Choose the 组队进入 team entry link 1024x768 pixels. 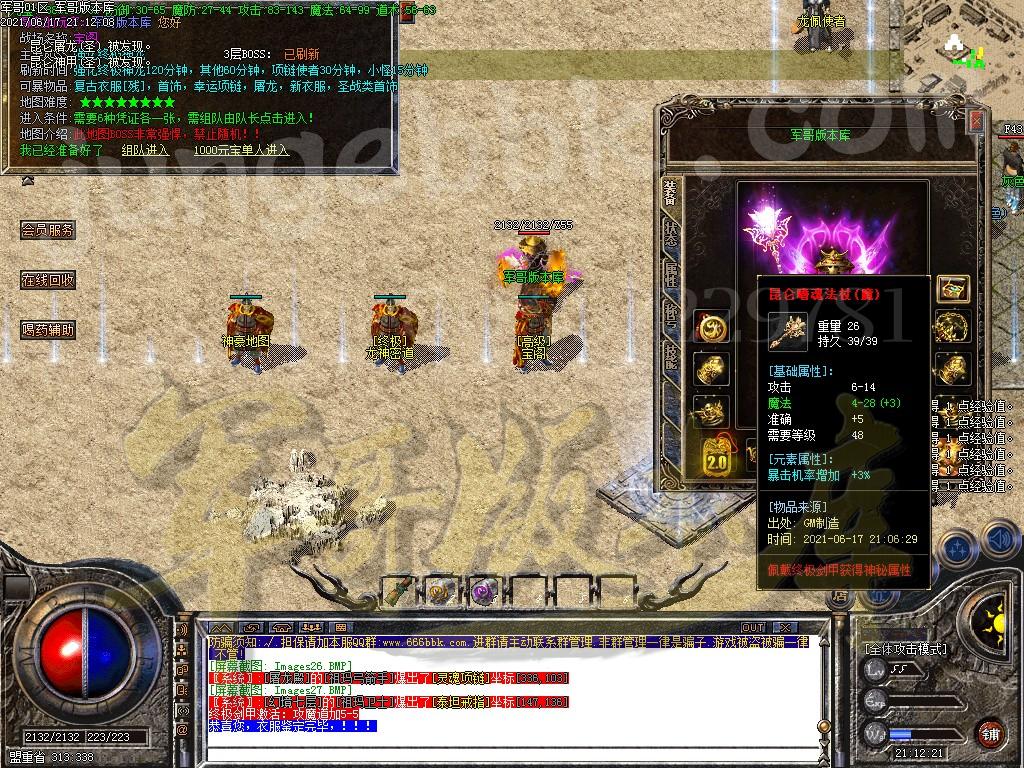coord(145,150)
